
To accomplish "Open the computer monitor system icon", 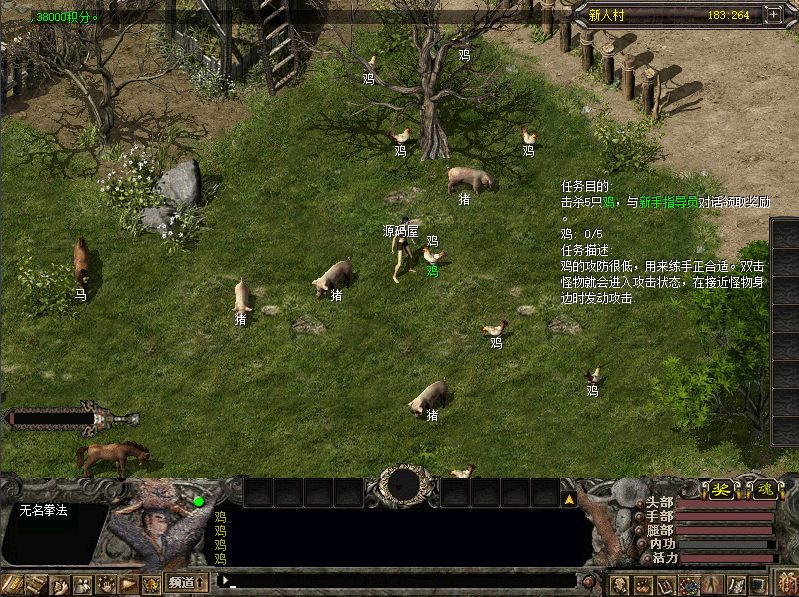I will 760,584.
